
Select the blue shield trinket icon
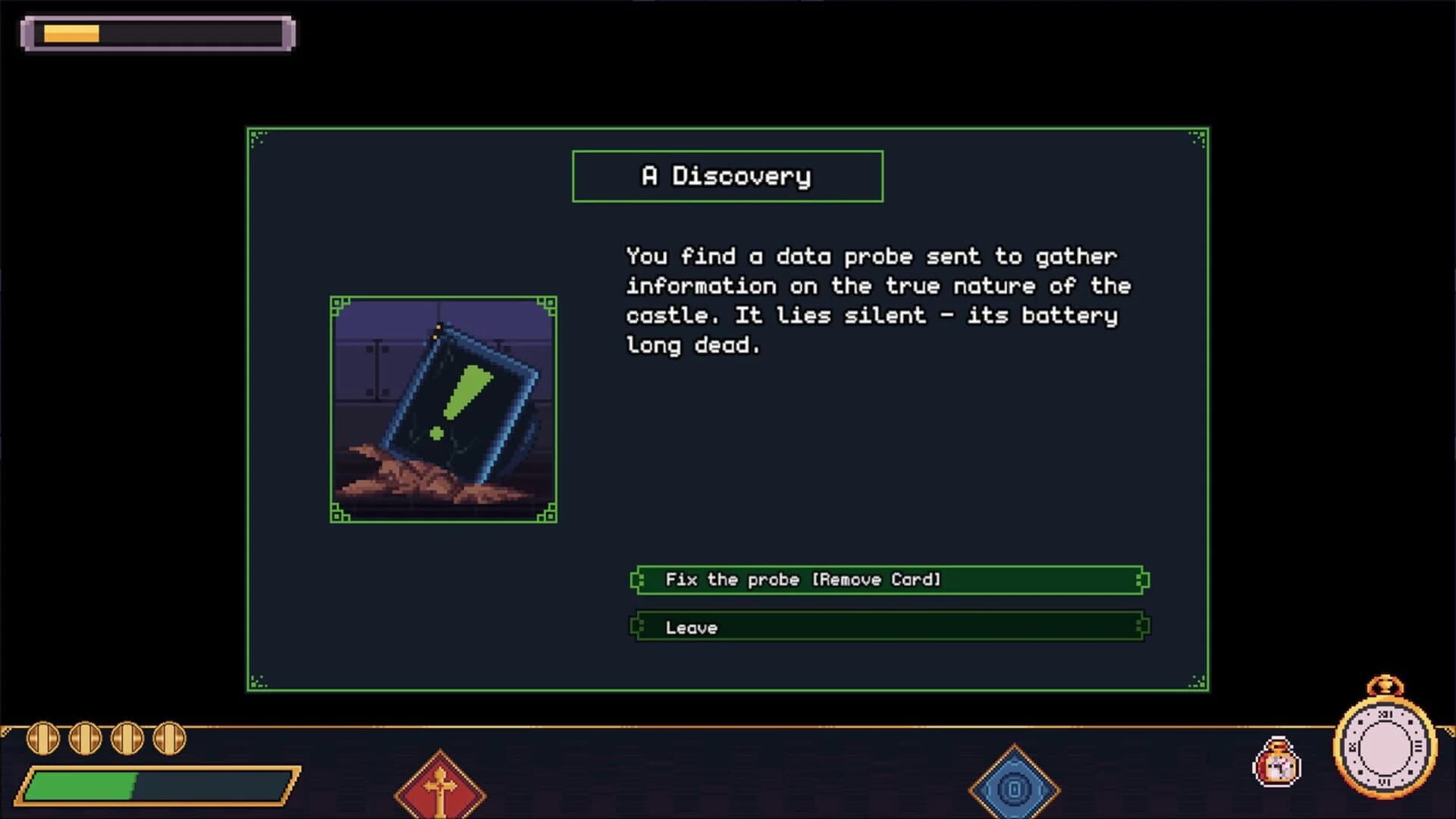pos(1014,791)
